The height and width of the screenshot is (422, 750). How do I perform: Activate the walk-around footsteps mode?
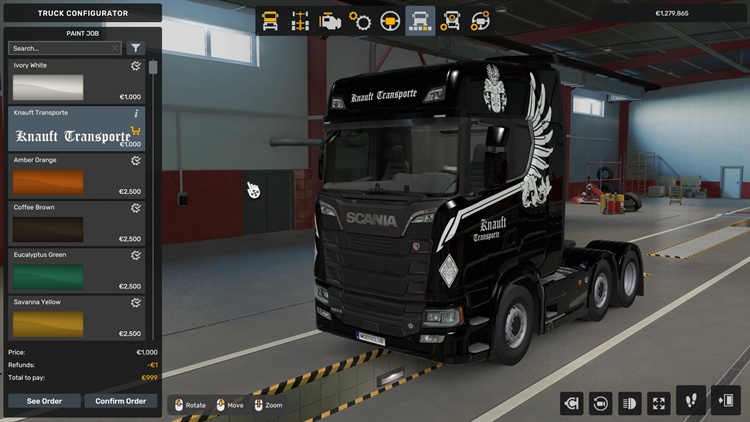[691, 401]
